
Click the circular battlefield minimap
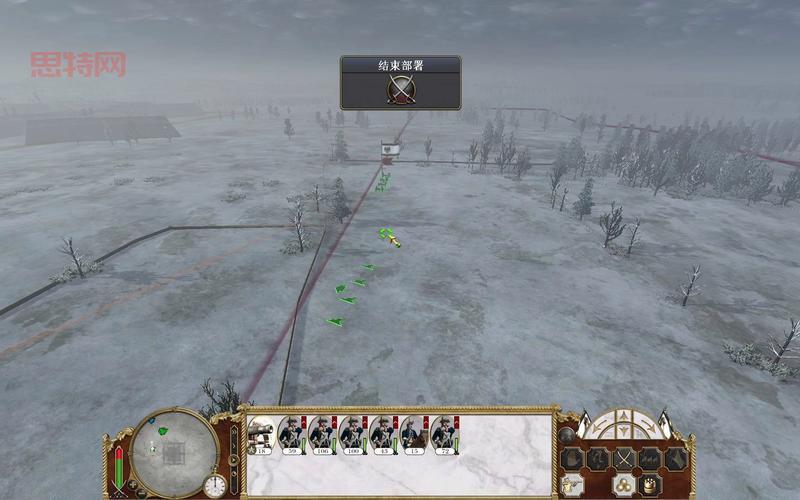[174, 452]
